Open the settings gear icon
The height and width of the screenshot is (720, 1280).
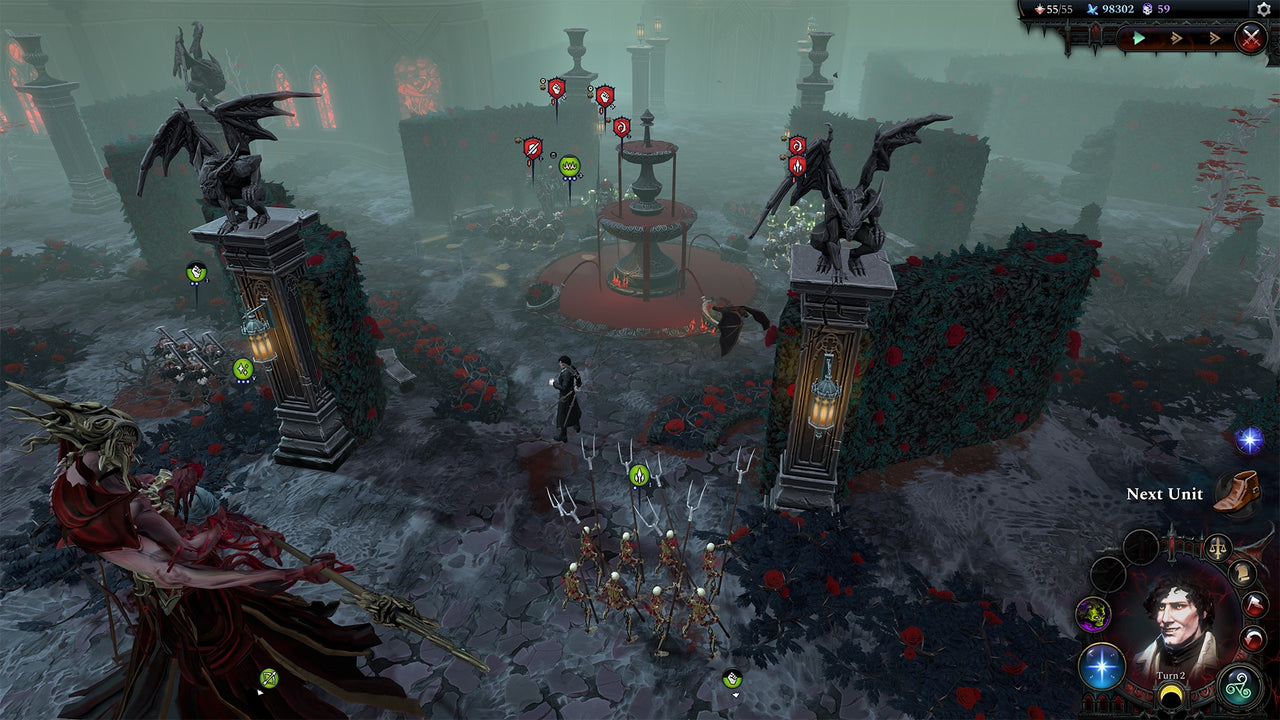1262,10
